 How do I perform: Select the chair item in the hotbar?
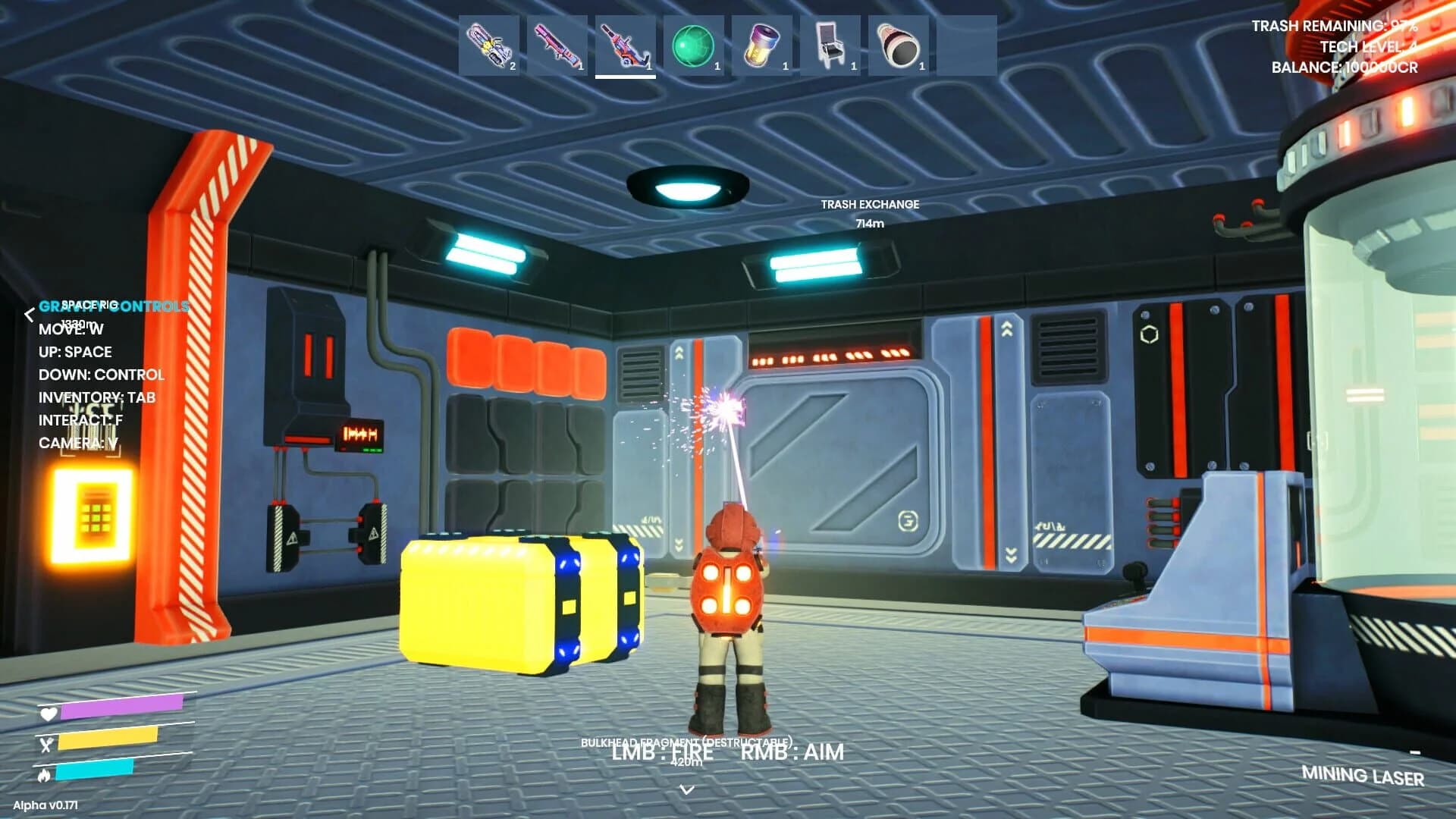[x=832, y=47]
